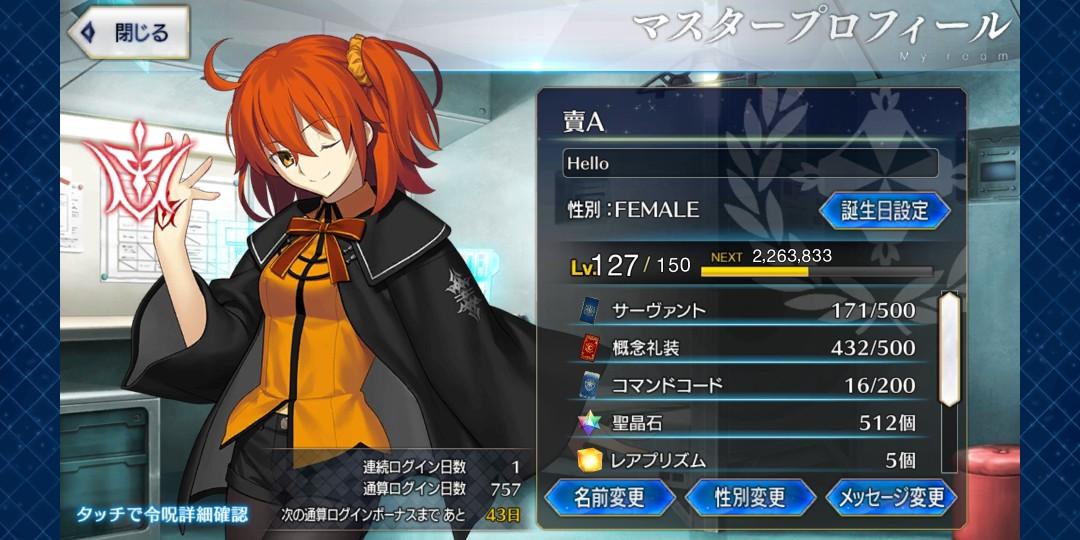Click the Hello profile message field
Viewport: 1080px width, 540px height.
point(750,163)
